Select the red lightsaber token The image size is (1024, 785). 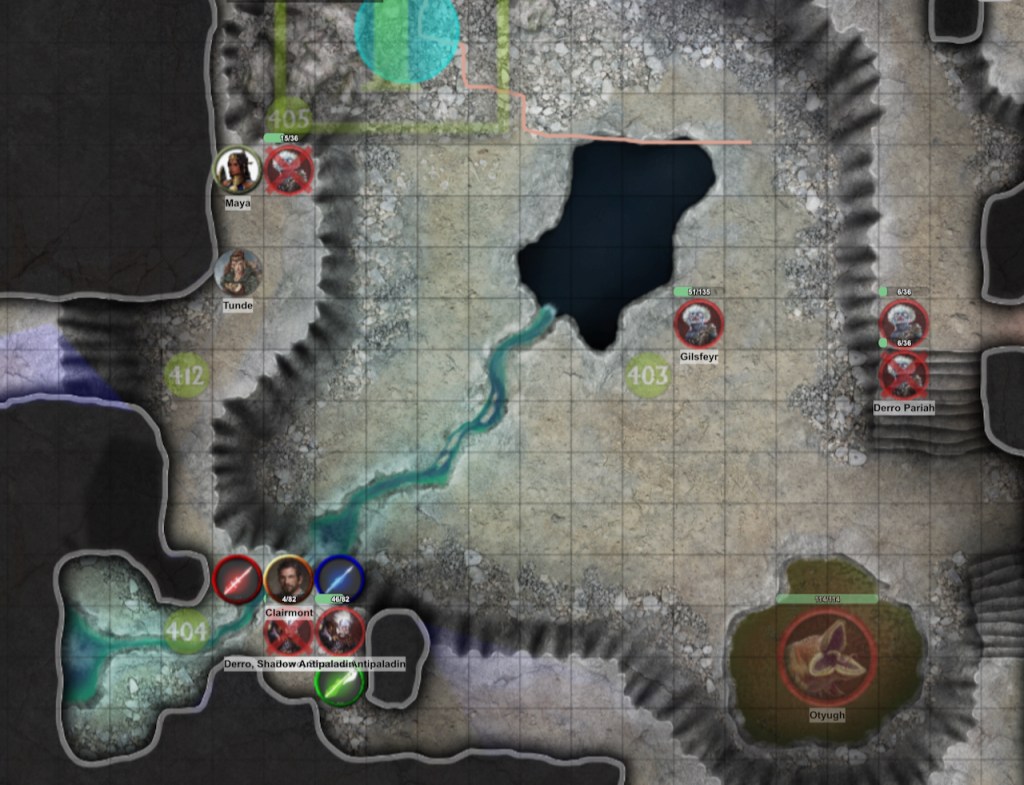[x=238, y=580]
